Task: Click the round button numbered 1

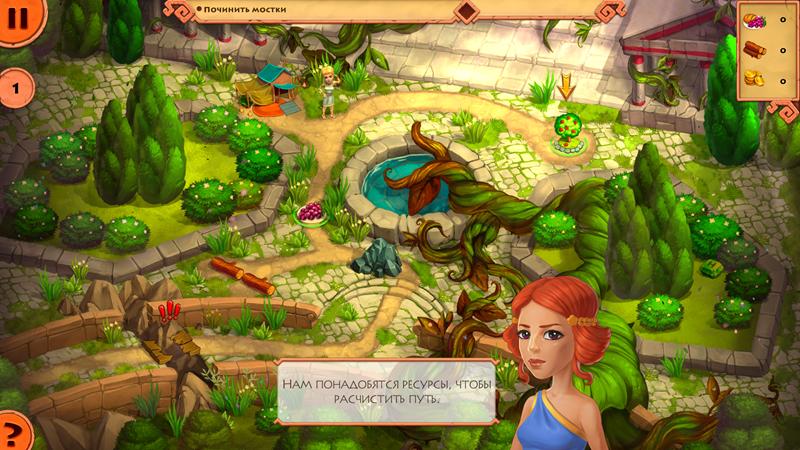Action: (15, 90)
